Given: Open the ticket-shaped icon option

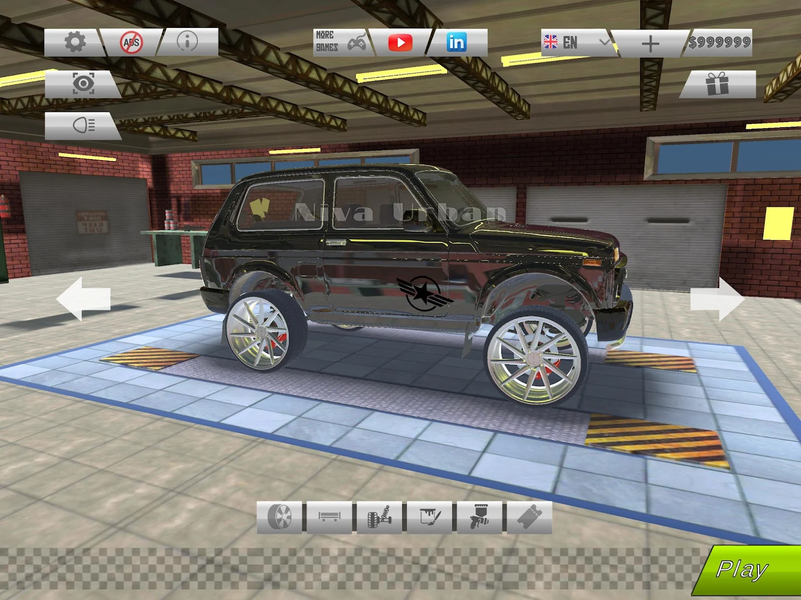Looking at the screenshot, I should (x=528, y=517).
